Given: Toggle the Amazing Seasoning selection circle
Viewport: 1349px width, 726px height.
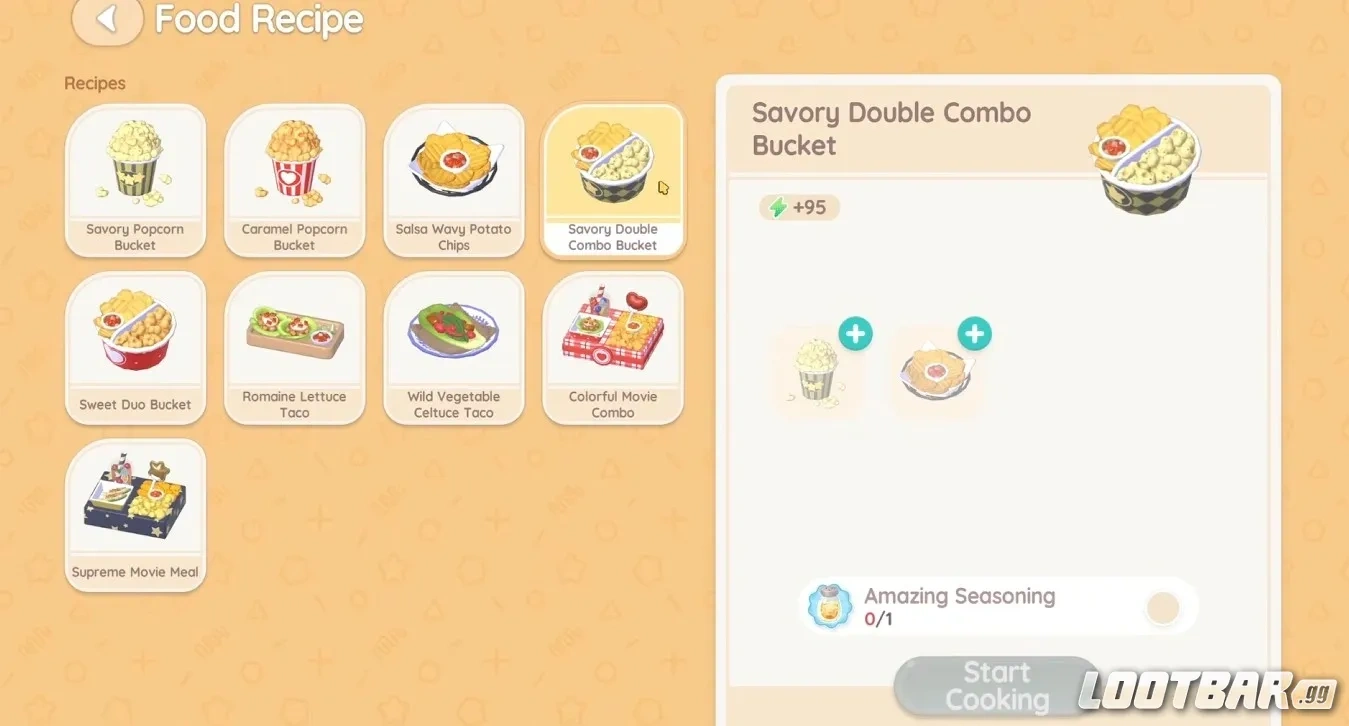Looking at the screenshot, I should (1161, 606).
